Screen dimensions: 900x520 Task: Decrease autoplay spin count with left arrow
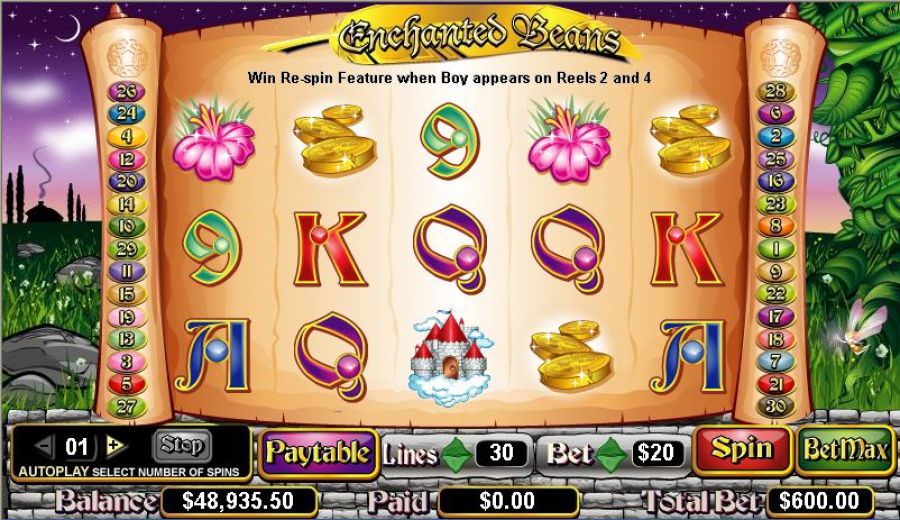pyautogui.click(x=43, y=446)
